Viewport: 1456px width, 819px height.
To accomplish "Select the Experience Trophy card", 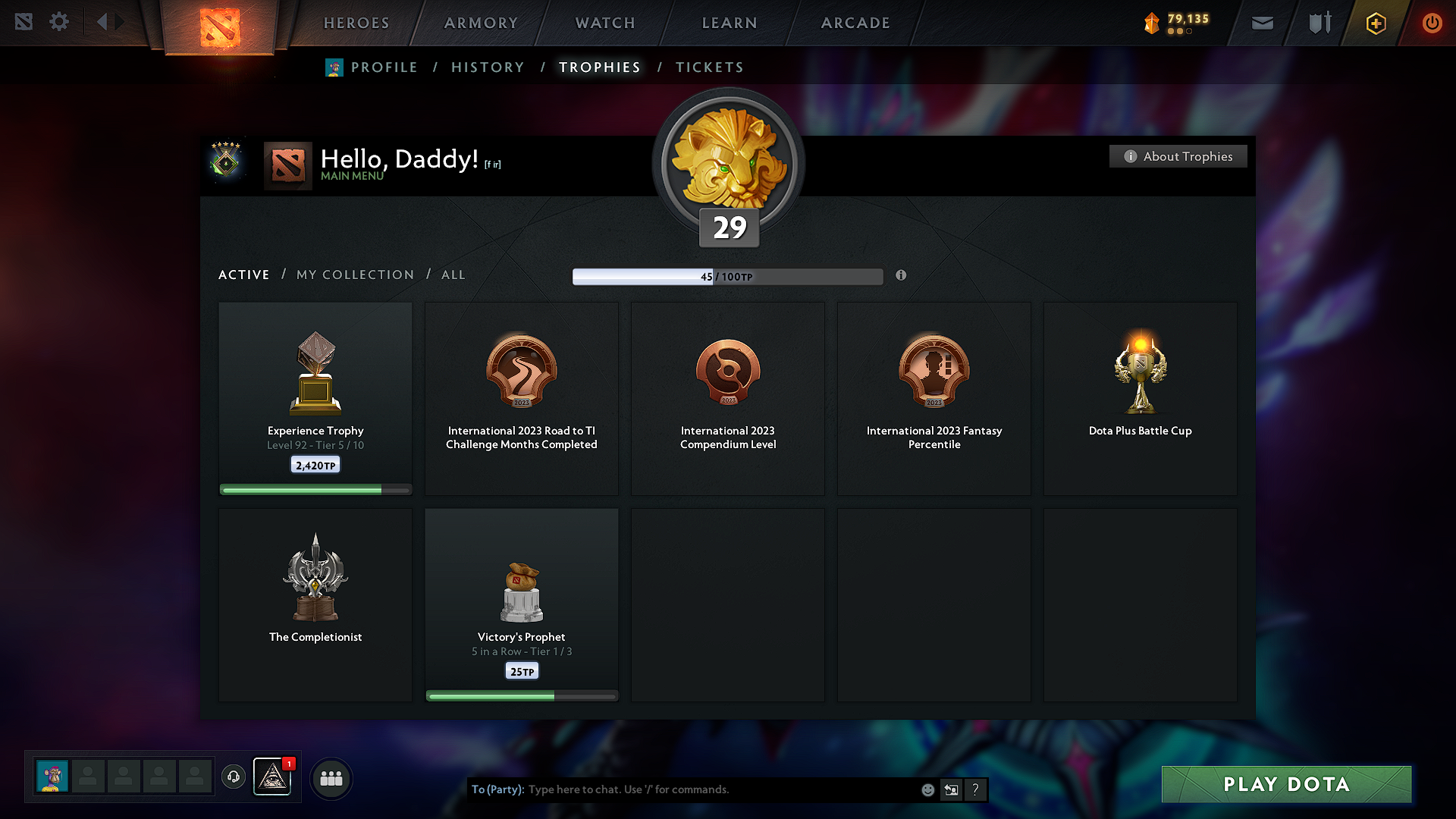I will point(315,394).
